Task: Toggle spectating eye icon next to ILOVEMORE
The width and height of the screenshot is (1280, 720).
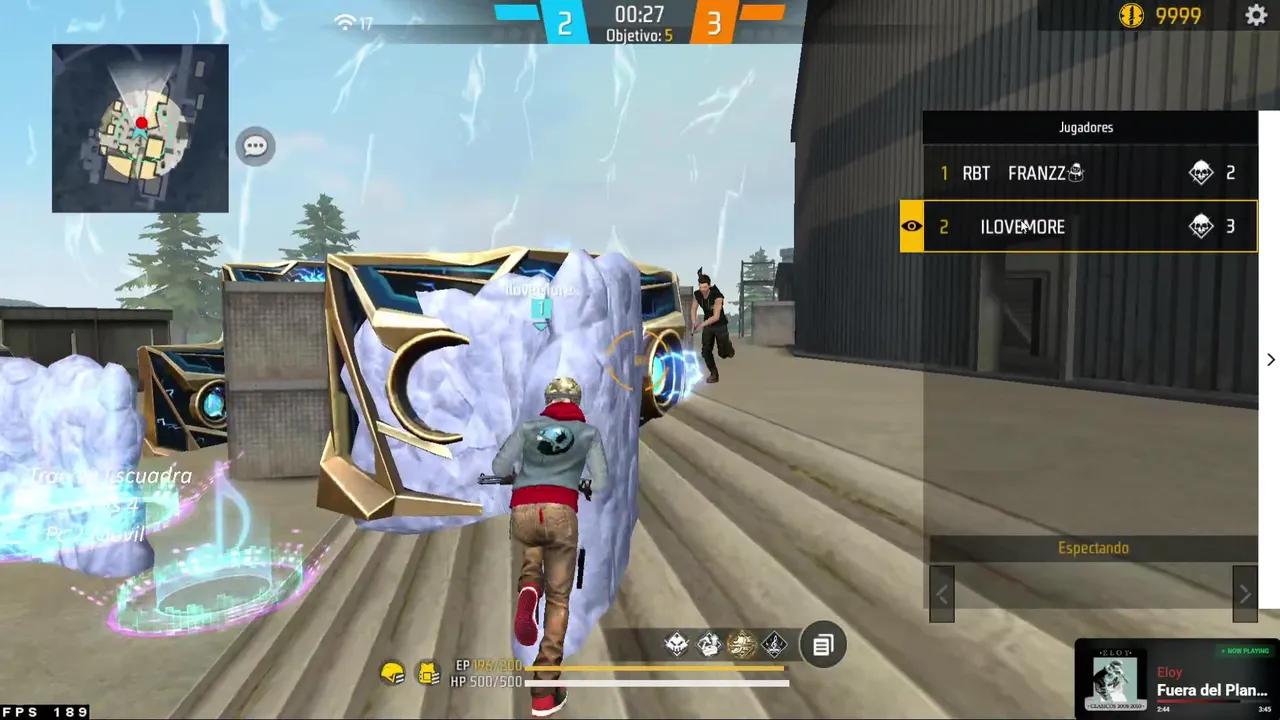Action: pyautogui.click(x=911, y=226)
